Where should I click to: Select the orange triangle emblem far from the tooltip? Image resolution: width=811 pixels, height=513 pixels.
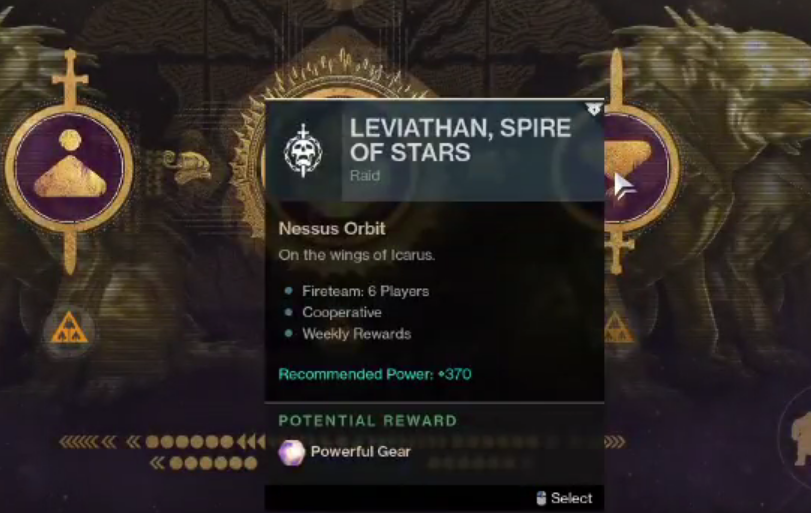(x=69, y=329)
